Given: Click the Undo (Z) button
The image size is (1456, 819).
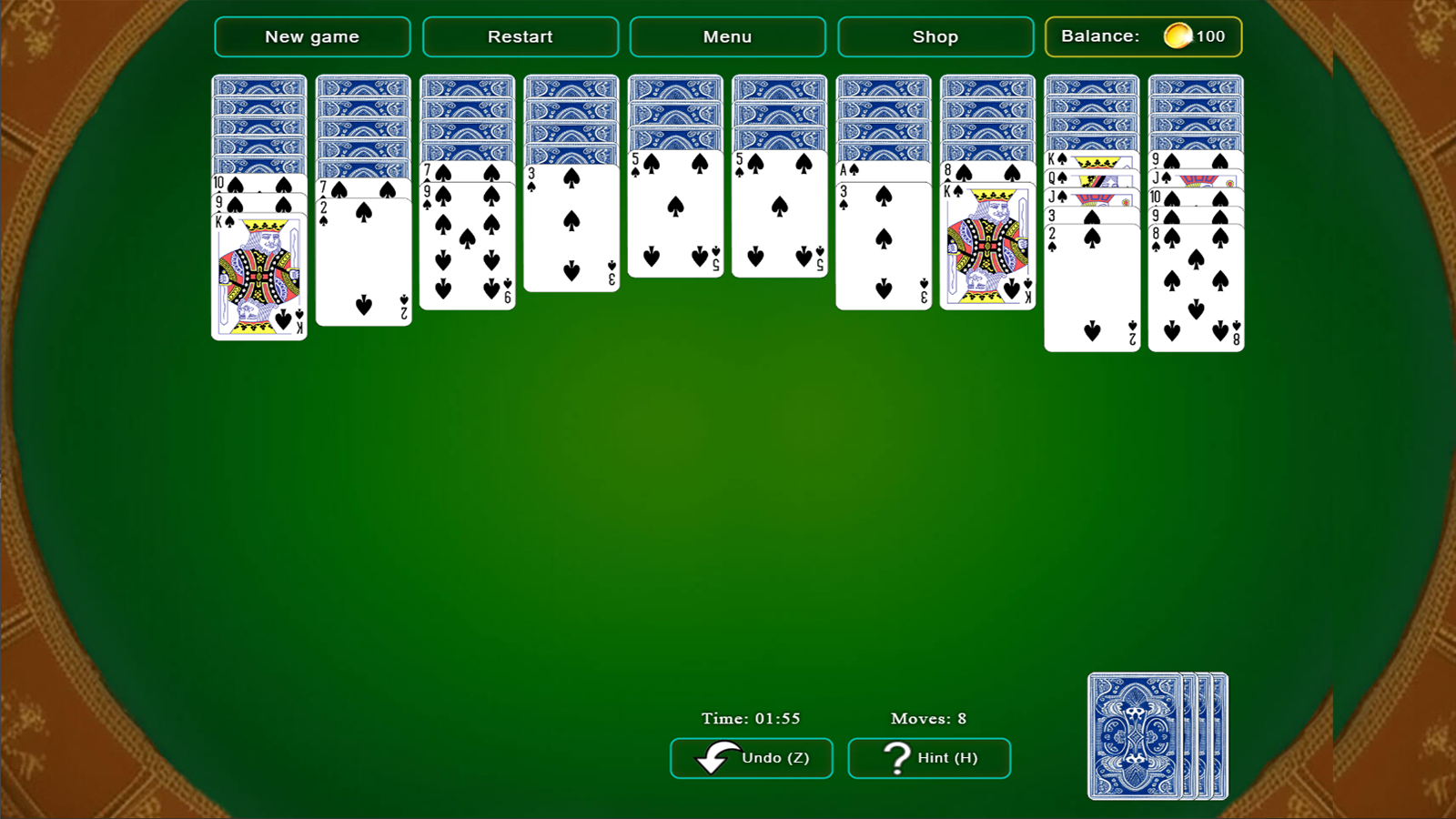Looking at the screenshot, I should [x=751, y=757].
